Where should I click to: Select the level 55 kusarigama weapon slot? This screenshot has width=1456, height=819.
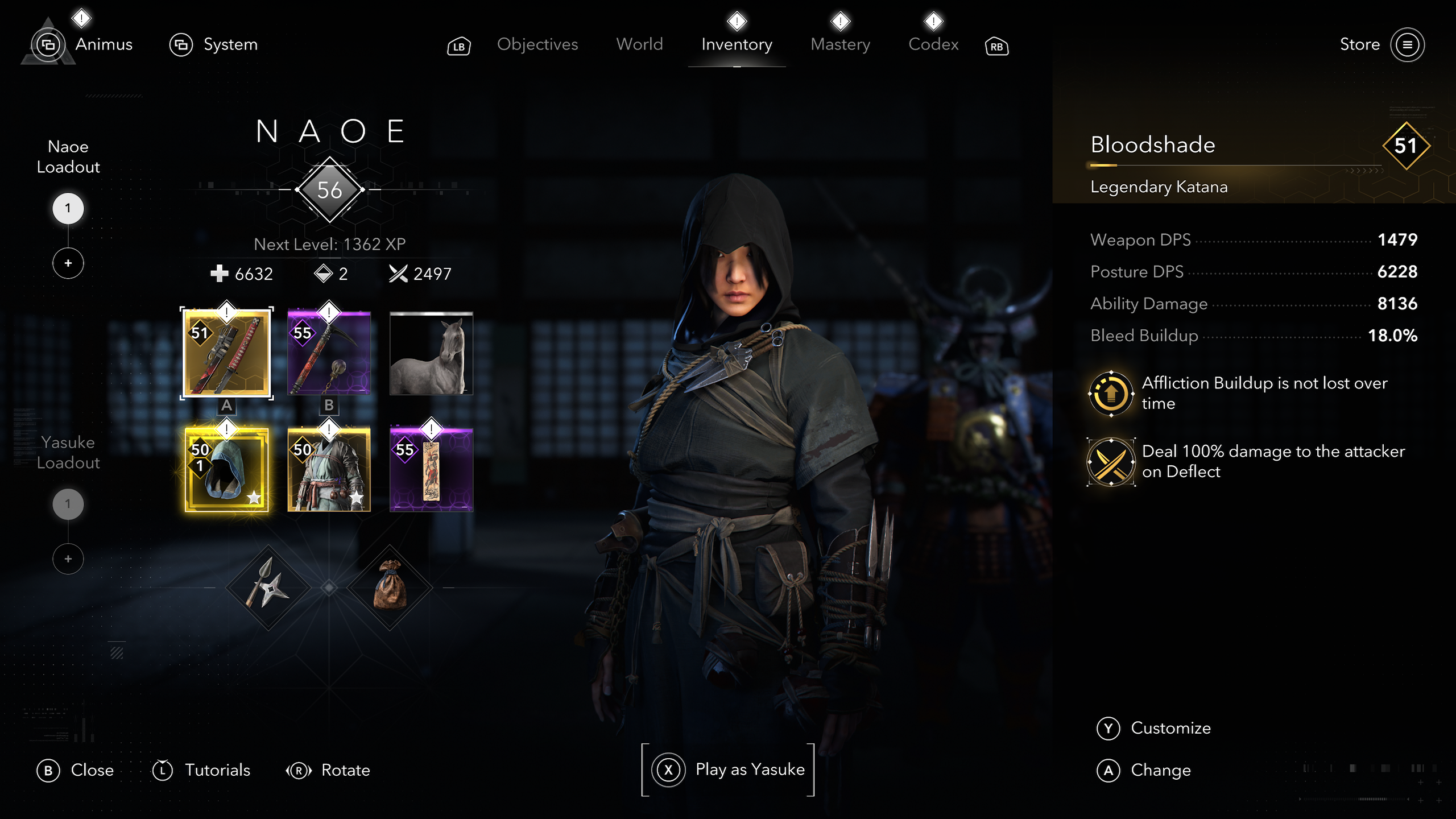pyautogui.click(x=329, y=353)
